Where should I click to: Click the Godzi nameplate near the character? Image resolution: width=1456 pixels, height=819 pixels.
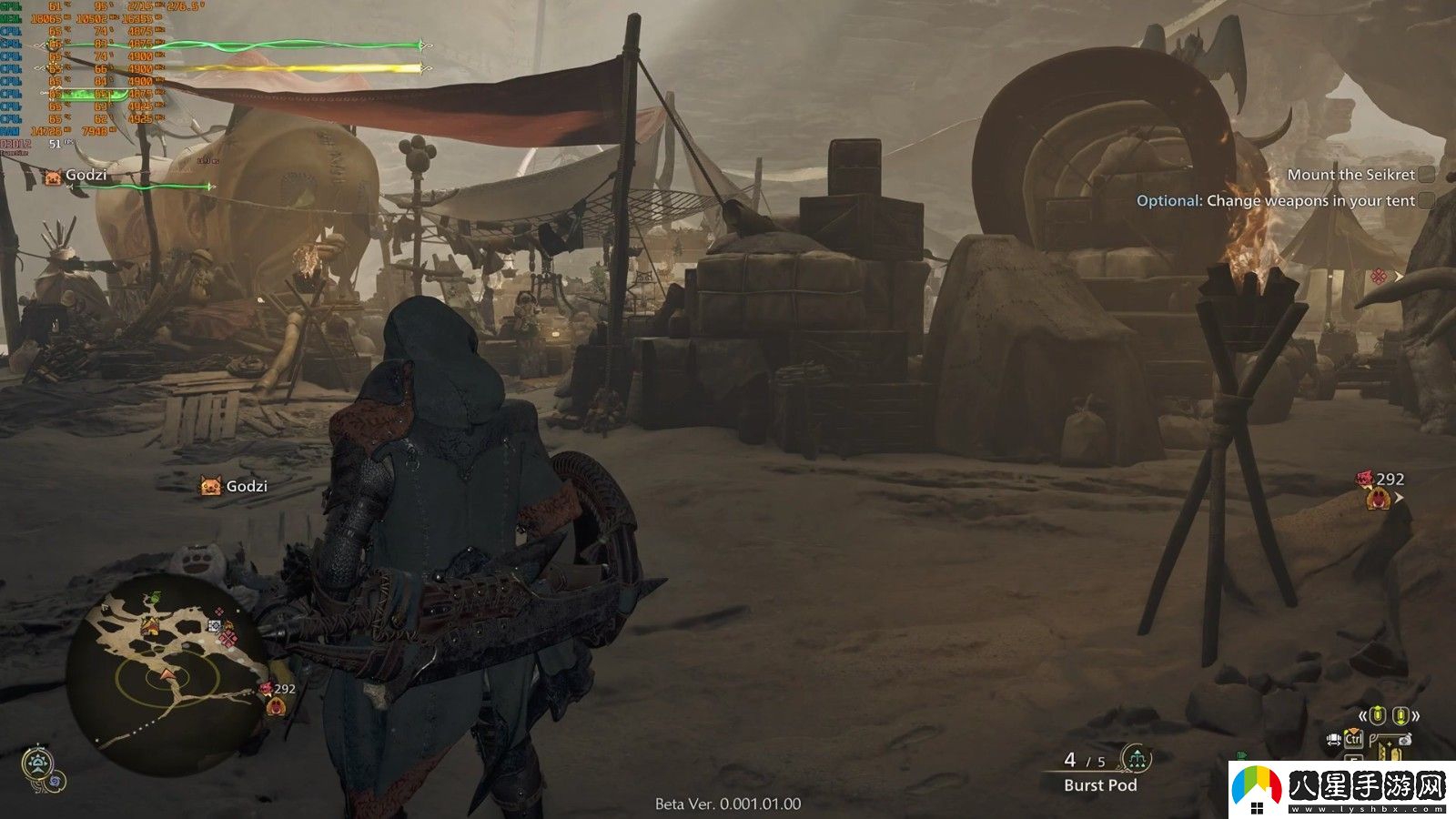point(235,486)
